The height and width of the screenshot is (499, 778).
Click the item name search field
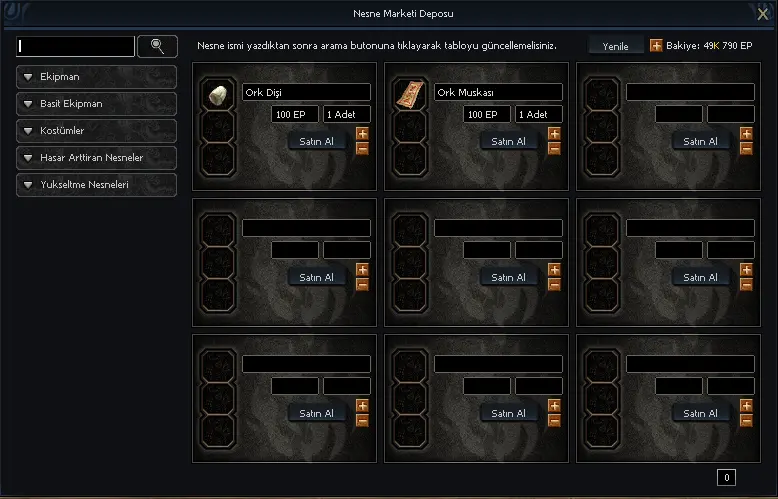[76, 46]
